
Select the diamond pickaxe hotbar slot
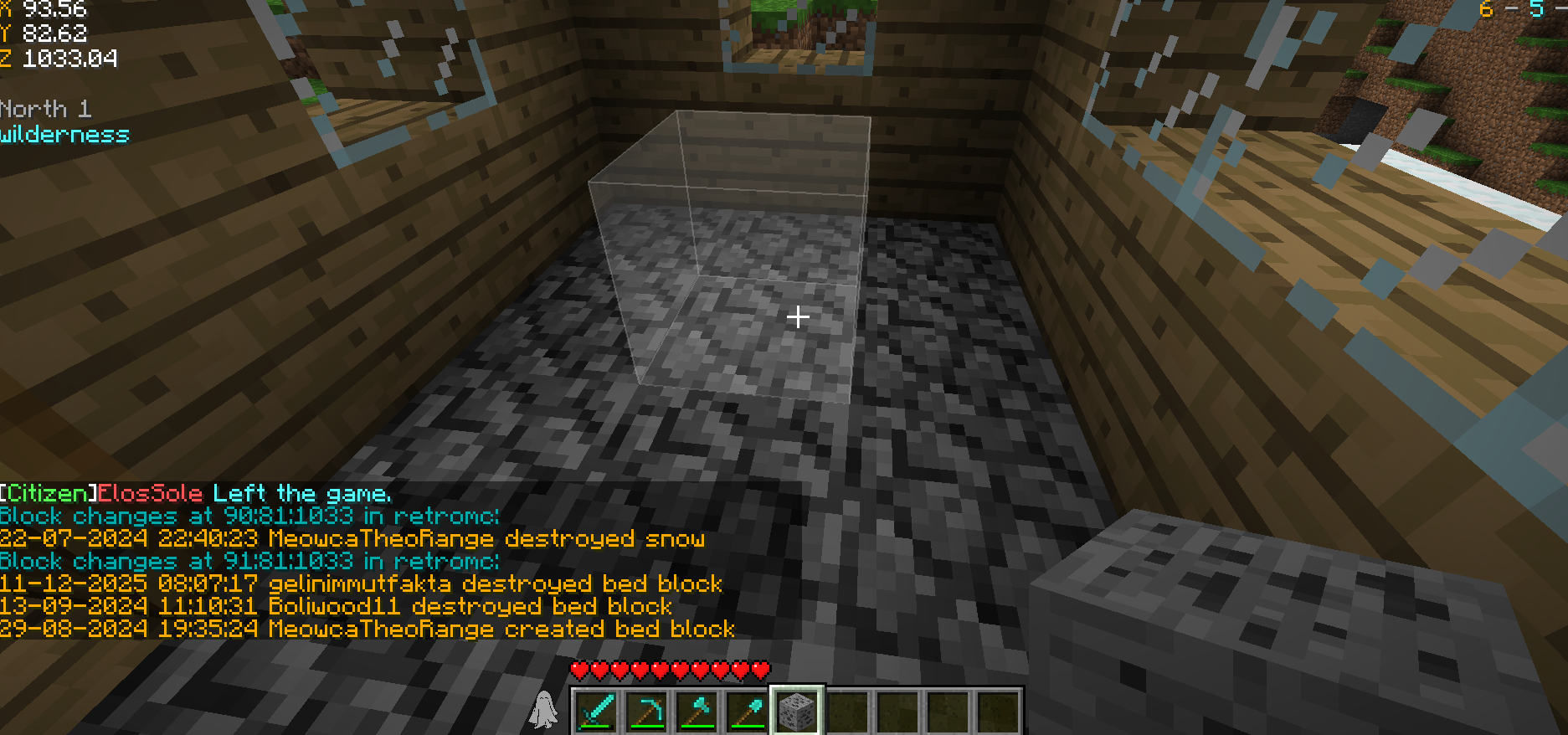click(x=646, y=712)
